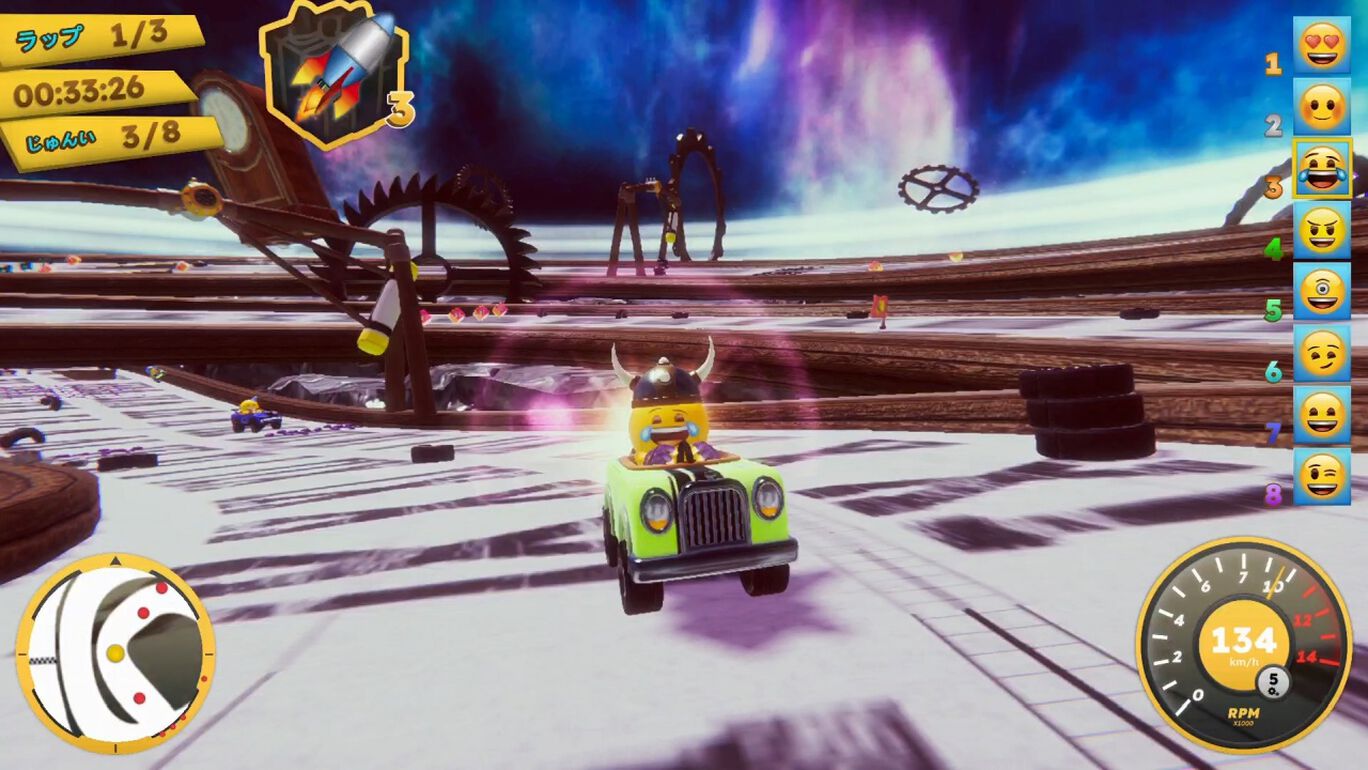Pick the mischievous grin emoji in fourth place
The height and width of the screenshot is (770, 1368).
(x=1321, y=231)
